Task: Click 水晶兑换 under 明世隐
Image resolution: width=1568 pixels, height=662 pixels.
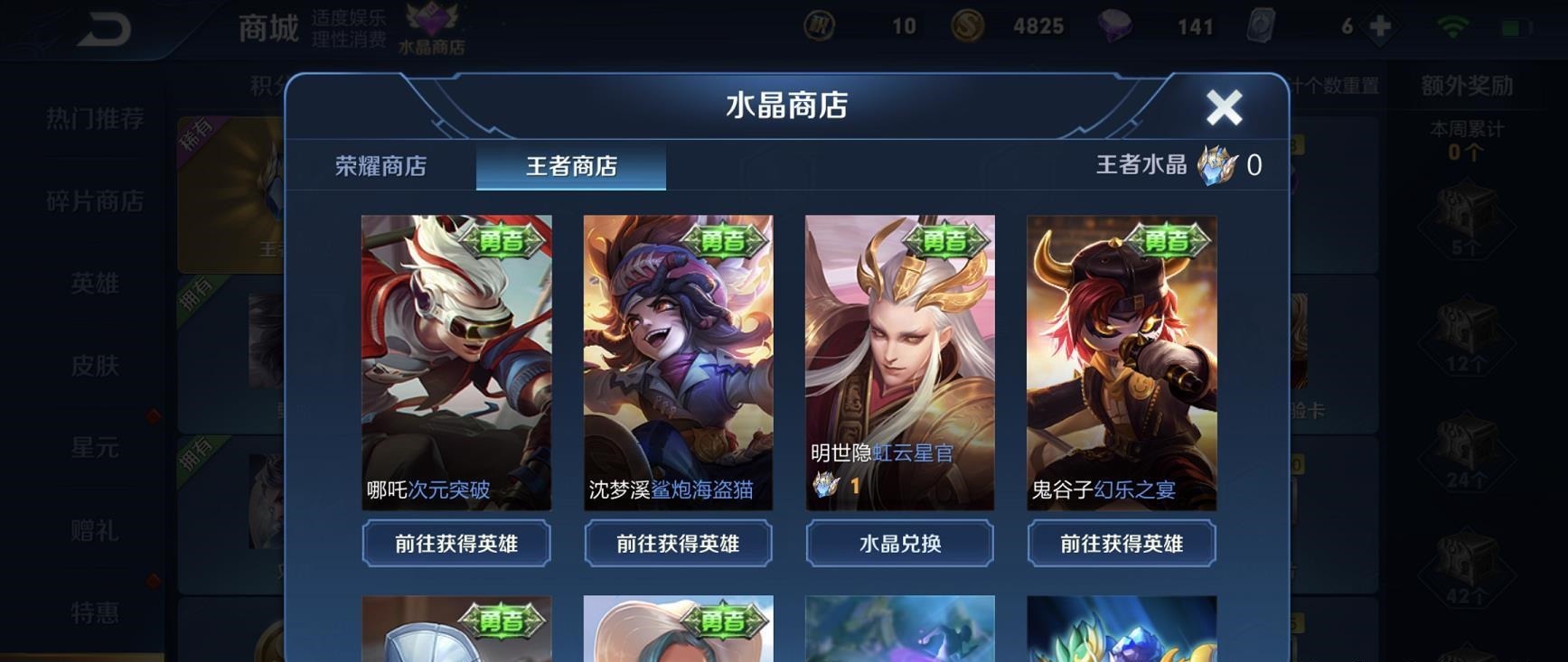Action: (x=898, y=544)
